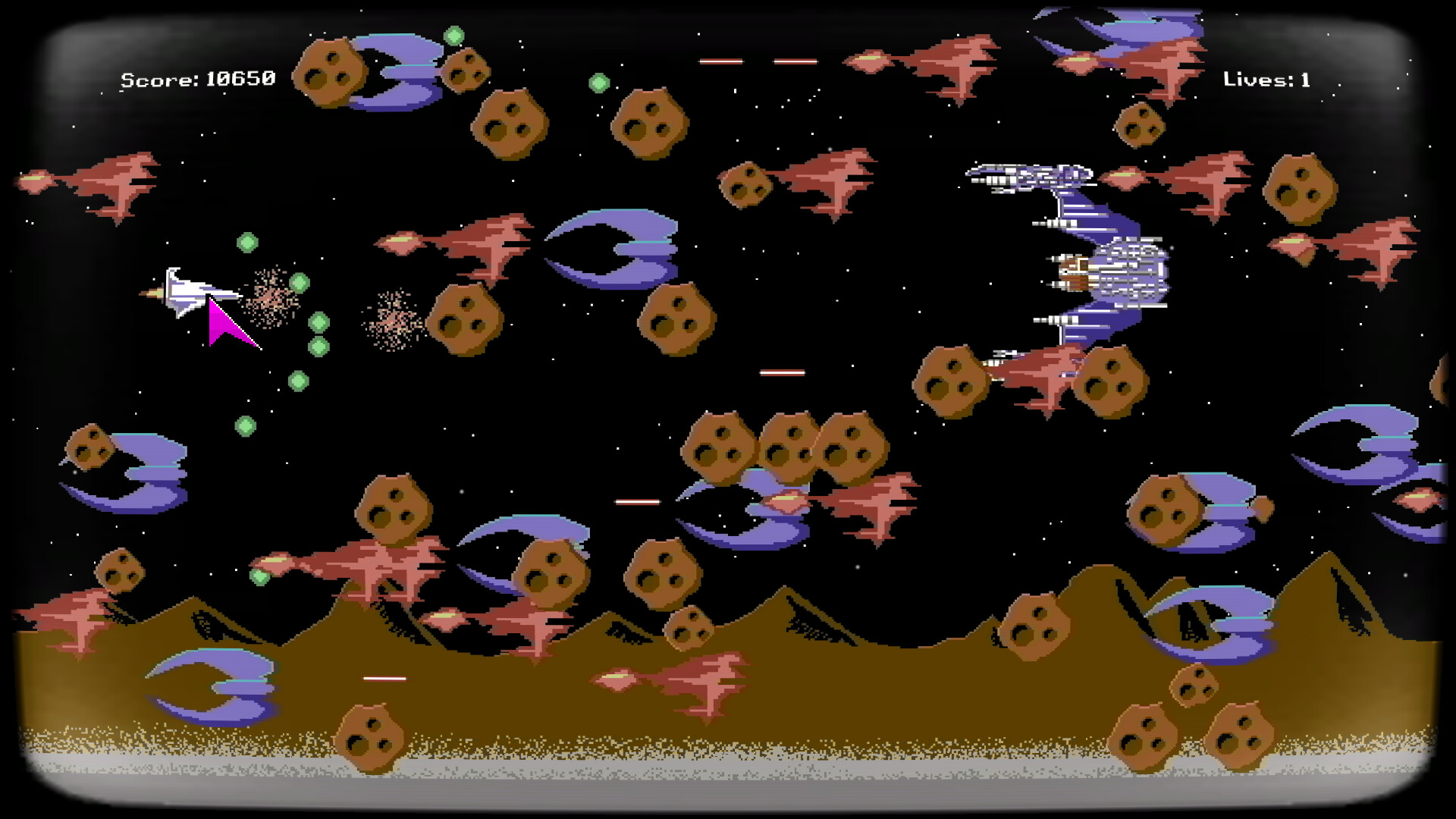This screenshot has height=819, width=1456.
Task: Click the Lives: 1 text
Action: click(x=1266, y=78)
